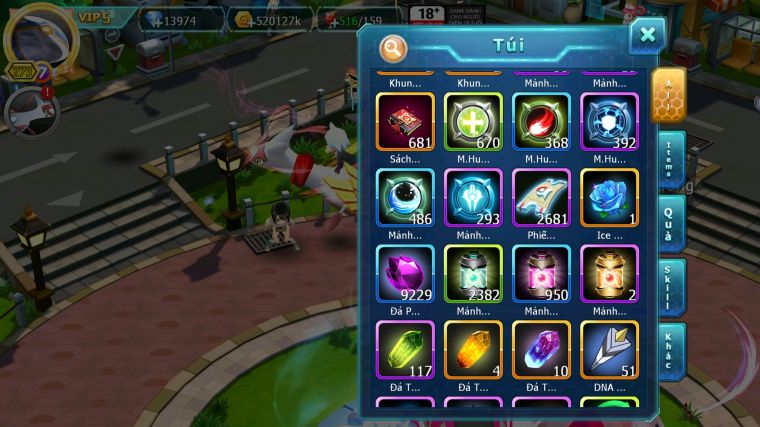Choose the orange crystal stone with 4
This screenshot has height=427, width=760.
[473, 349]
